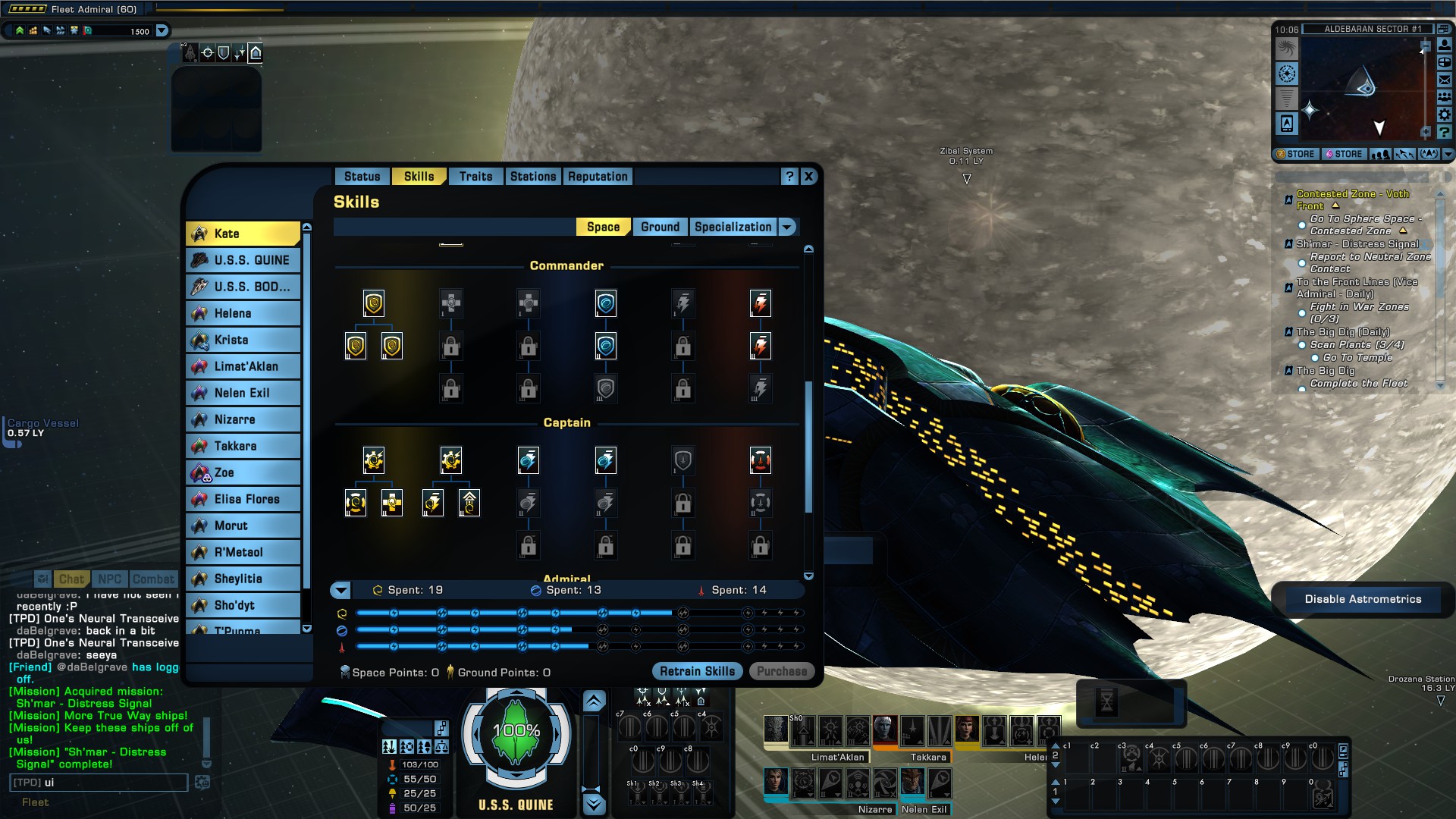Click the Retrain Skills button
This screenshot has height=819, width=1456.
[697, 671]
